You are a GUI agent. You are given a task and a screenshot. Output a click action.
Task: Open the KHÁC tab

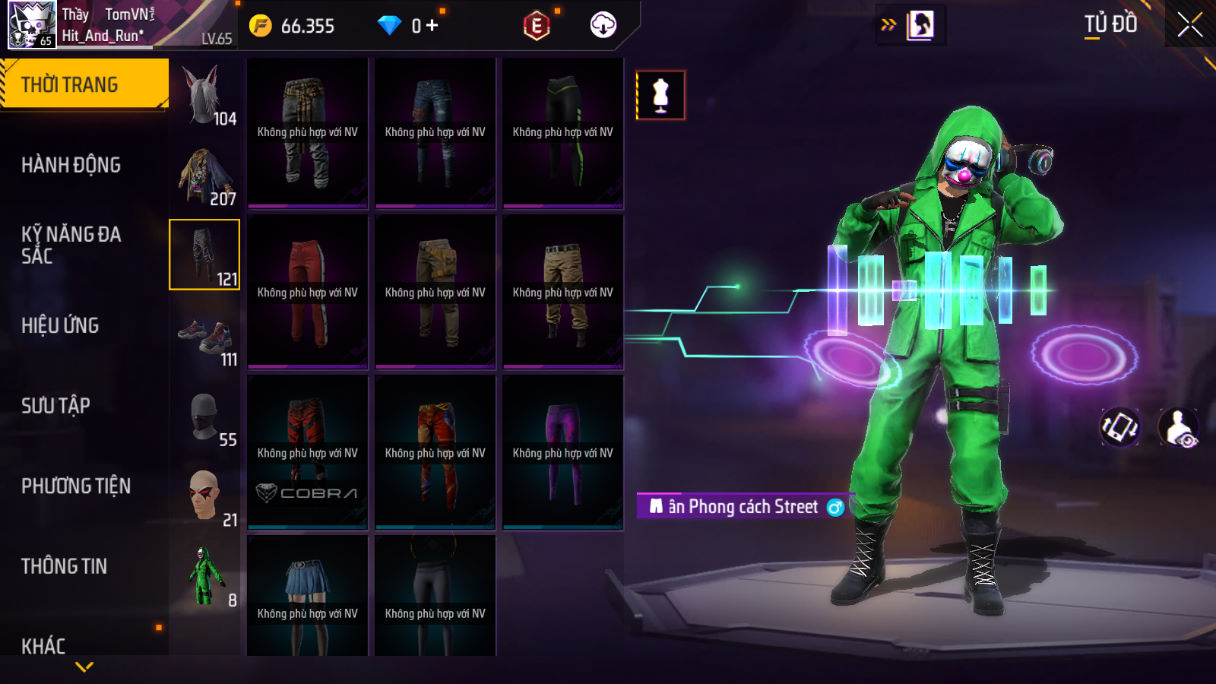[44, 646]
